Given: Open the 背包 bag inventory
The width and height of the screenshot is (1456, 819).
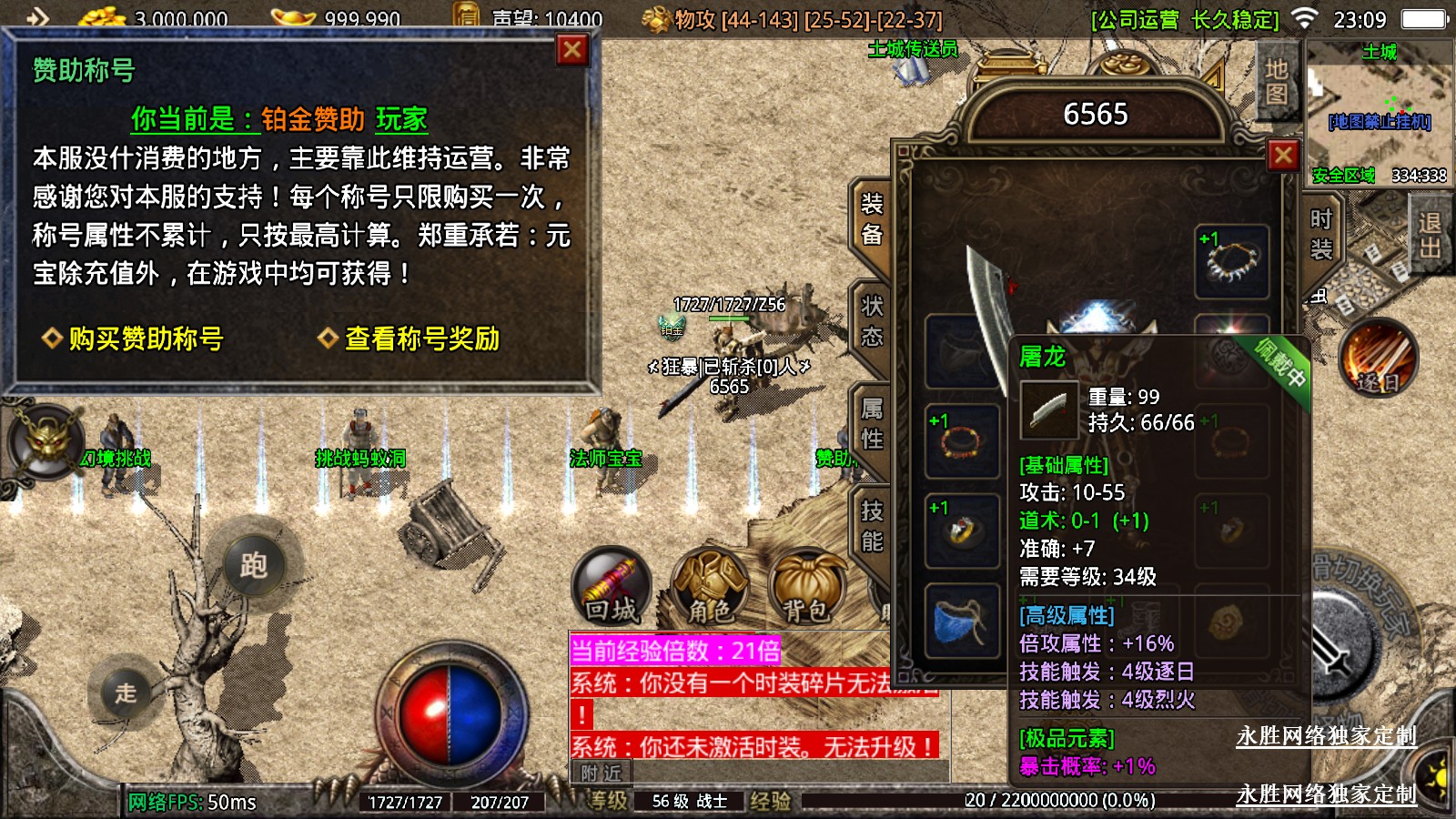Looking at the screenshot, I should (807, 586).
